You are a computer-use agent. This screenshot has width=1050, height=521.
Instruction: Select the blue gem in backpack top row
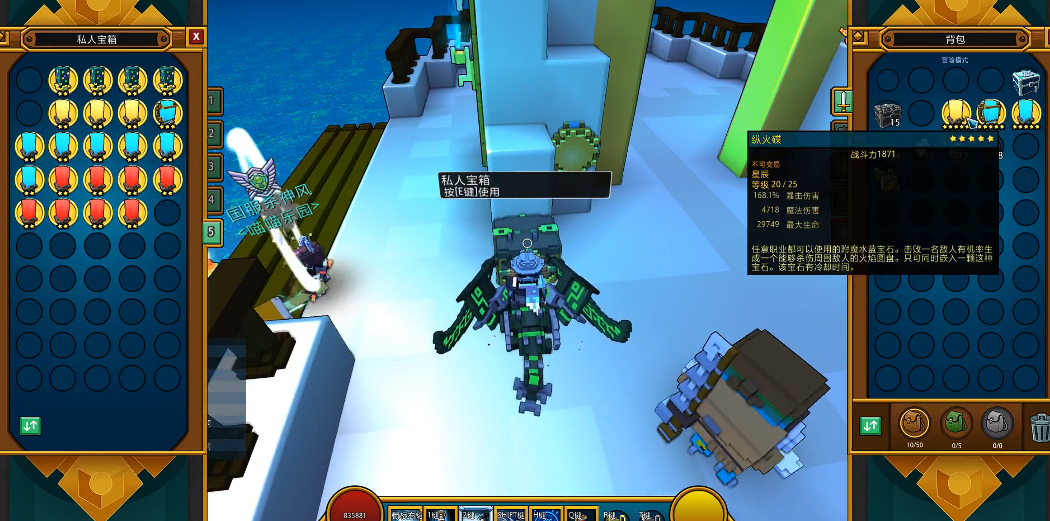pyautogui.click(x=991, y=114)
